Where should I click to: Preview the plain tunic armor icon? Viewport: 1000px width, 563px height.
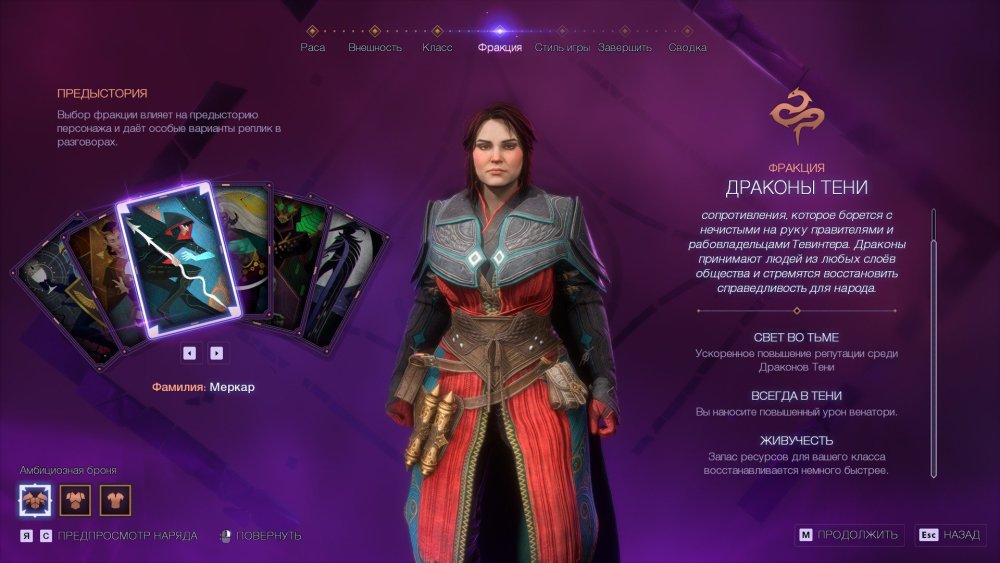click(x=115, y=498)
